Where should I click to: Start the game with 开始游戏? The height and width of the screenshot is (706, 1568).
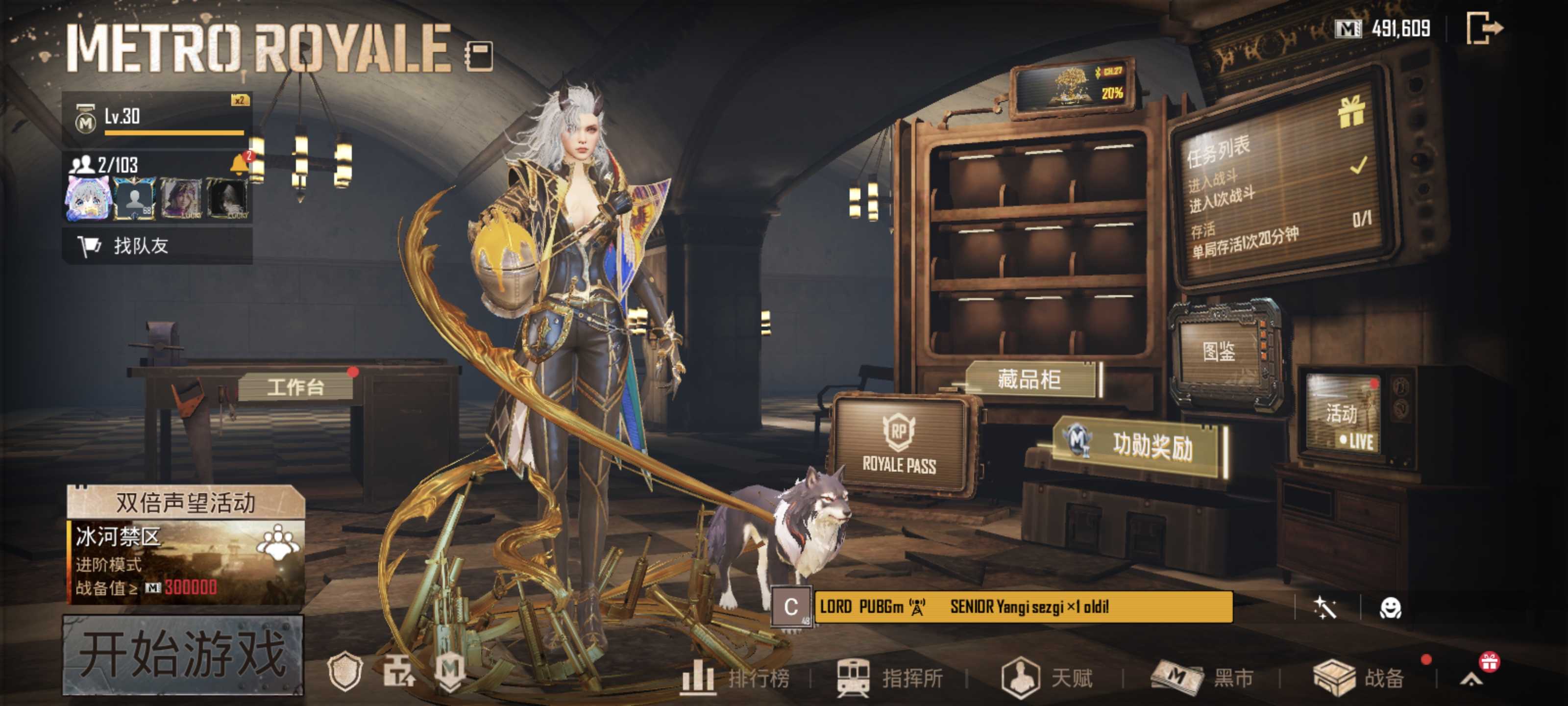(x=183, y=655)
